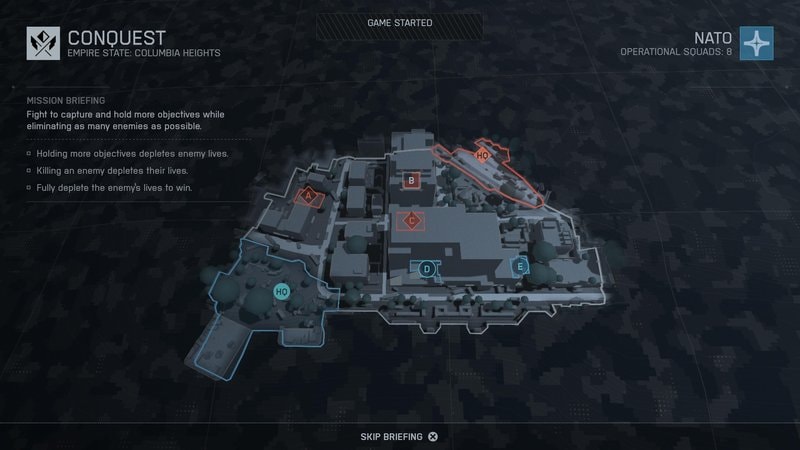800x450 pixels.
Task: Click the NATO faction emblem
Action: tap(757, 44)
